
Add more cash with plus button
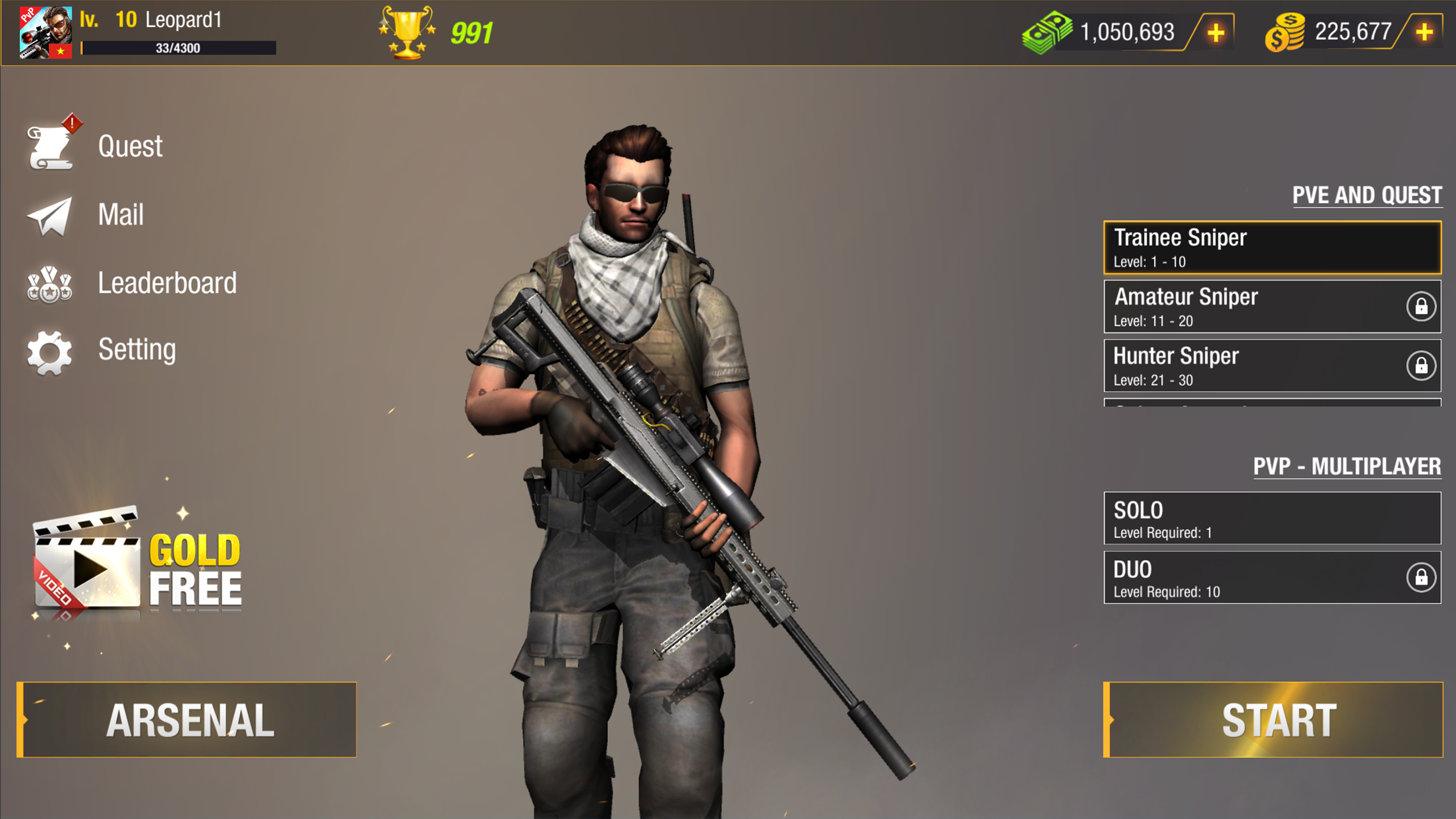[x=1216, y=32]
